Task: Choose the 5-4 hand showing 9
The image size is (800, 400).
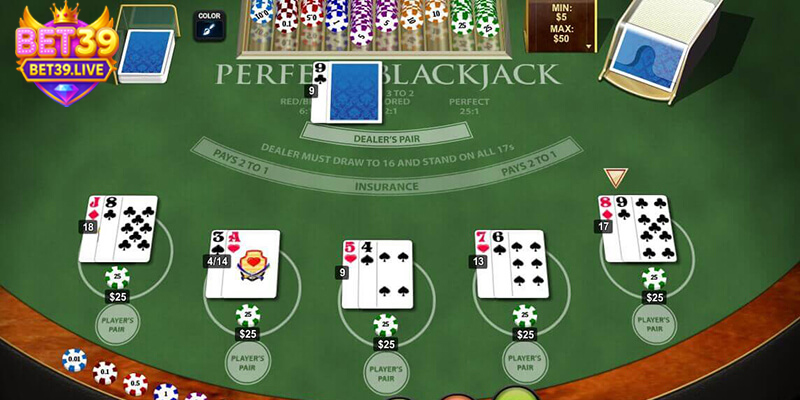Action: coord(376,274)
